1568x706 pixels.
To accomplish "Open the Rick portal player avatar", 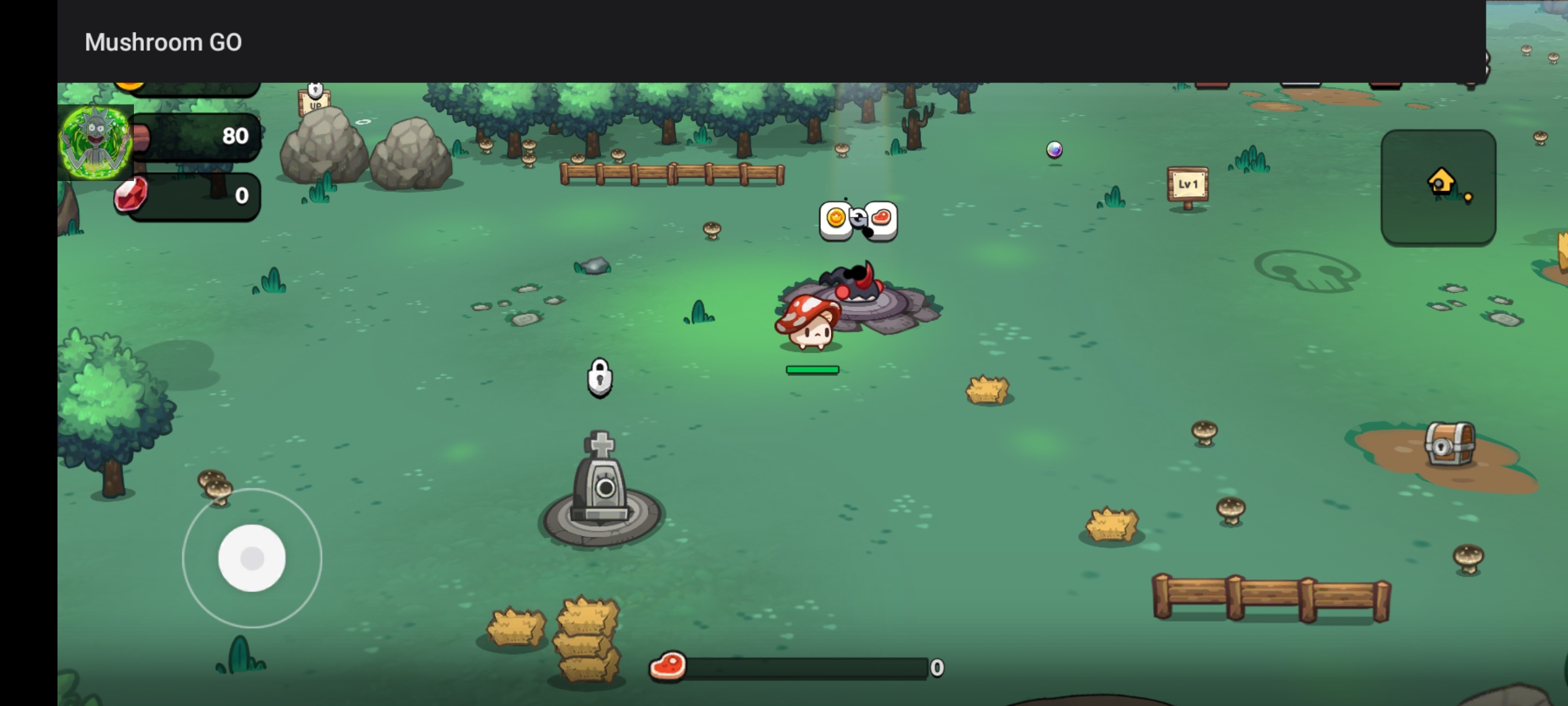I will [95, 143].
